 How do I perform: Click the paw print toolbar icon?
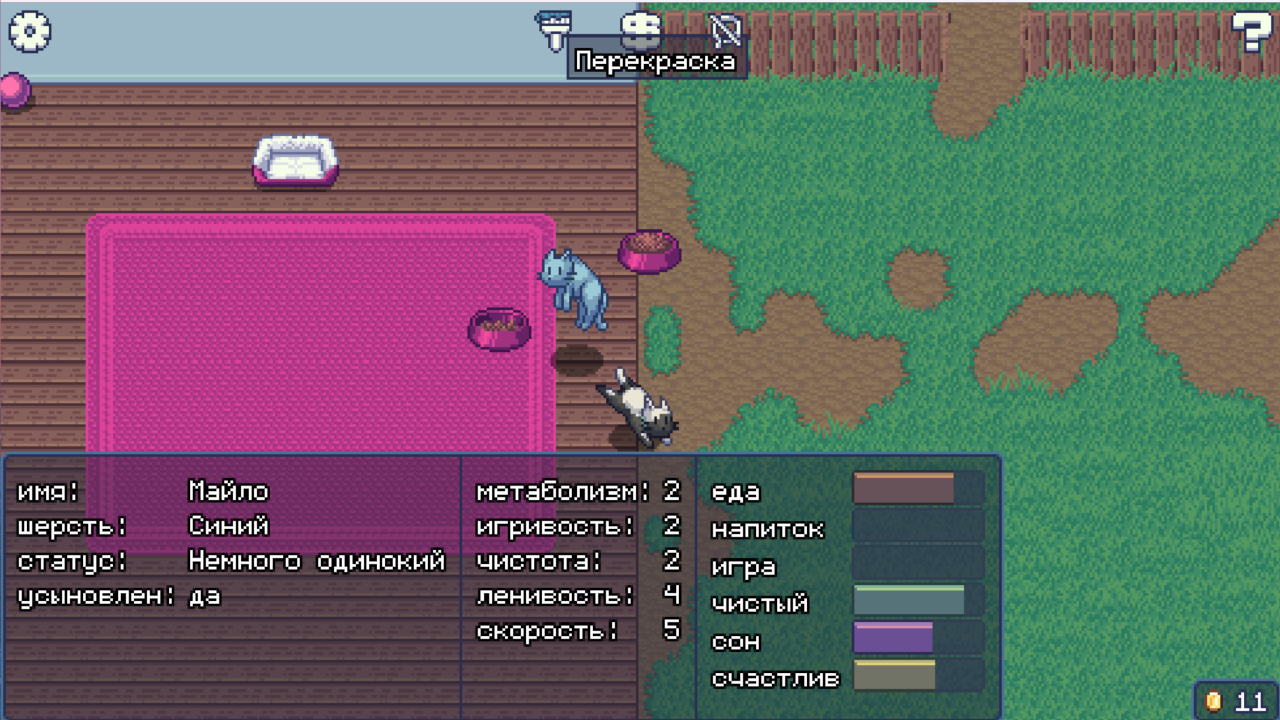640,27
